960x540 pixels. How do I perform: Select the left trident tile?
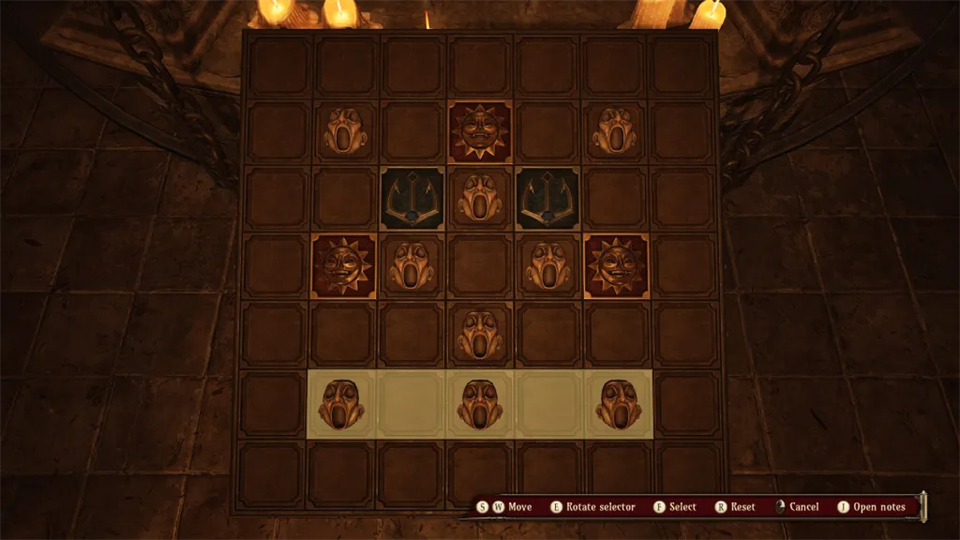tap(412, 198)
